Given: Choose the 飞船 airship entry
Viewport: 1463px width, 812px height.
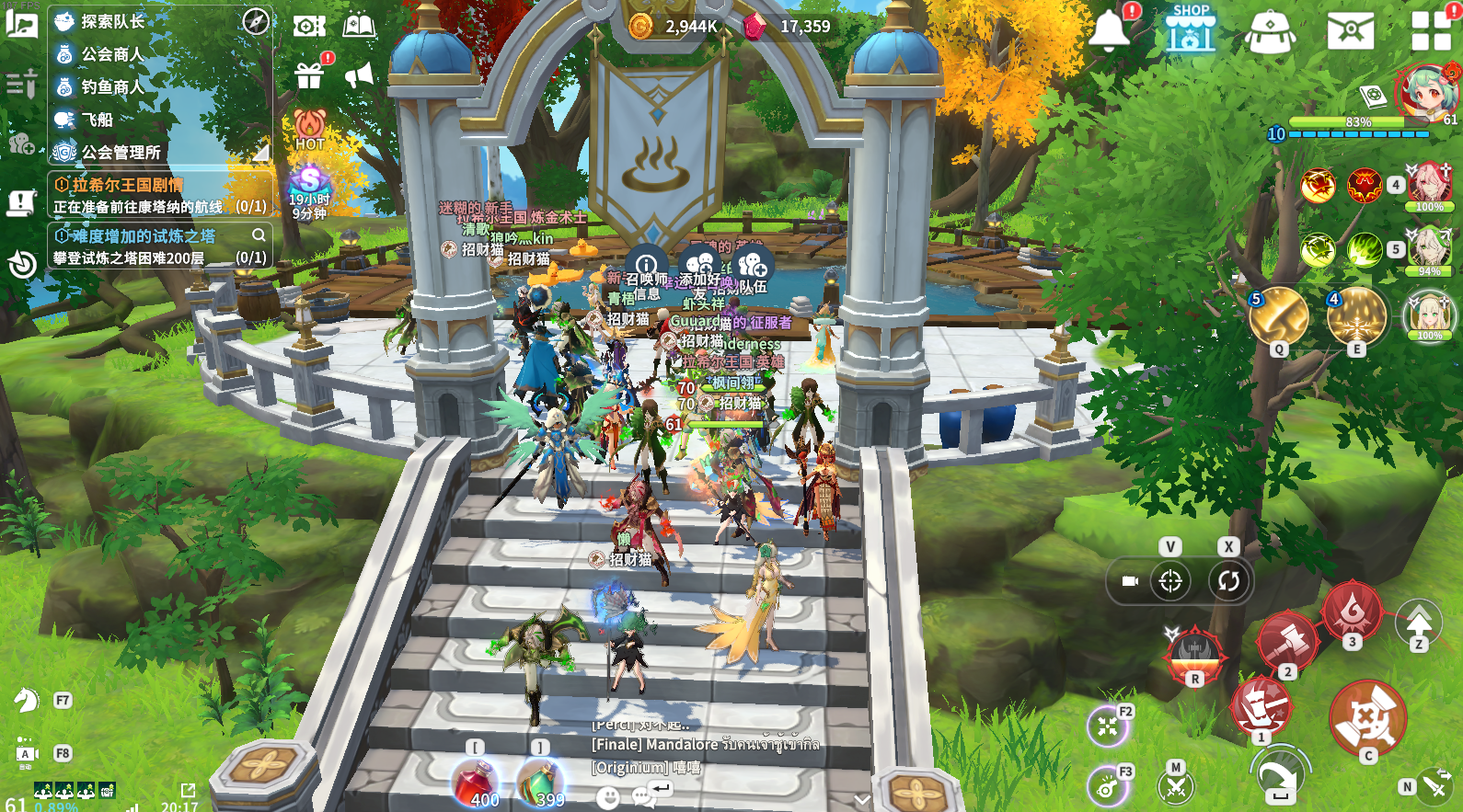Looking at the screenshot, I should 97,120.
